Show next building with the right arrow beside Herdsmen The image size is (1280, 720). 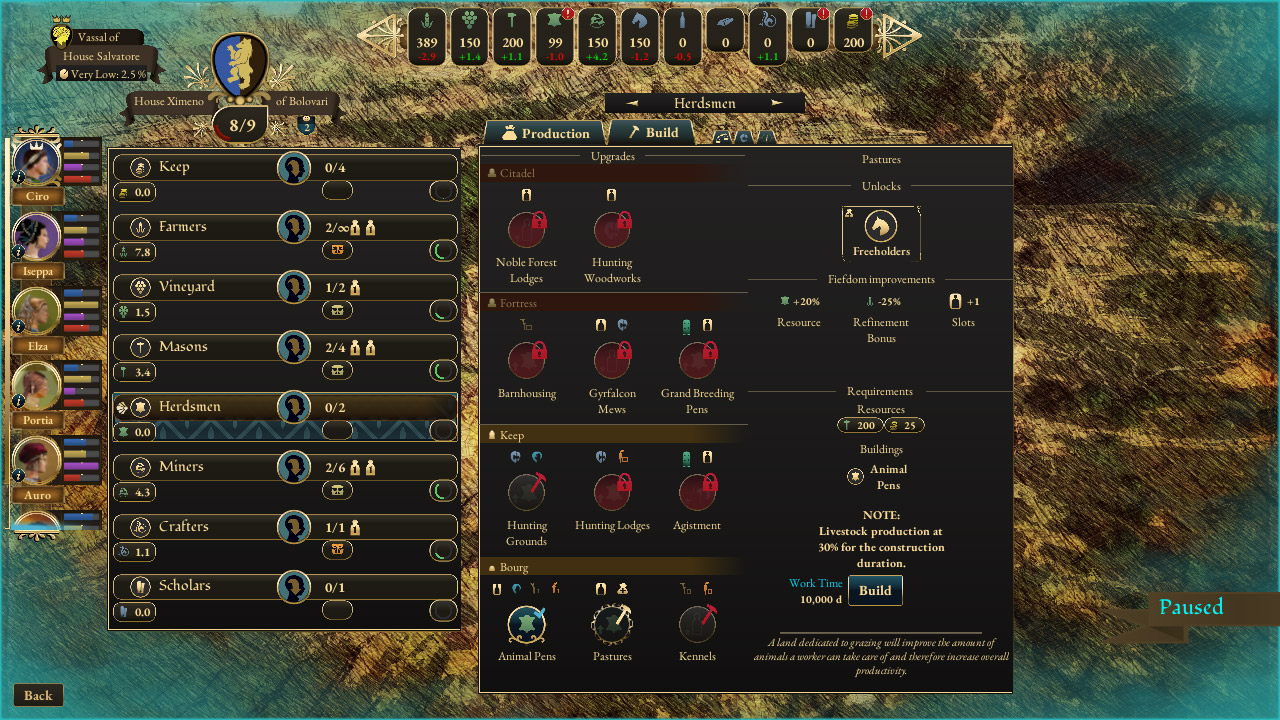[x=777, y=103]
